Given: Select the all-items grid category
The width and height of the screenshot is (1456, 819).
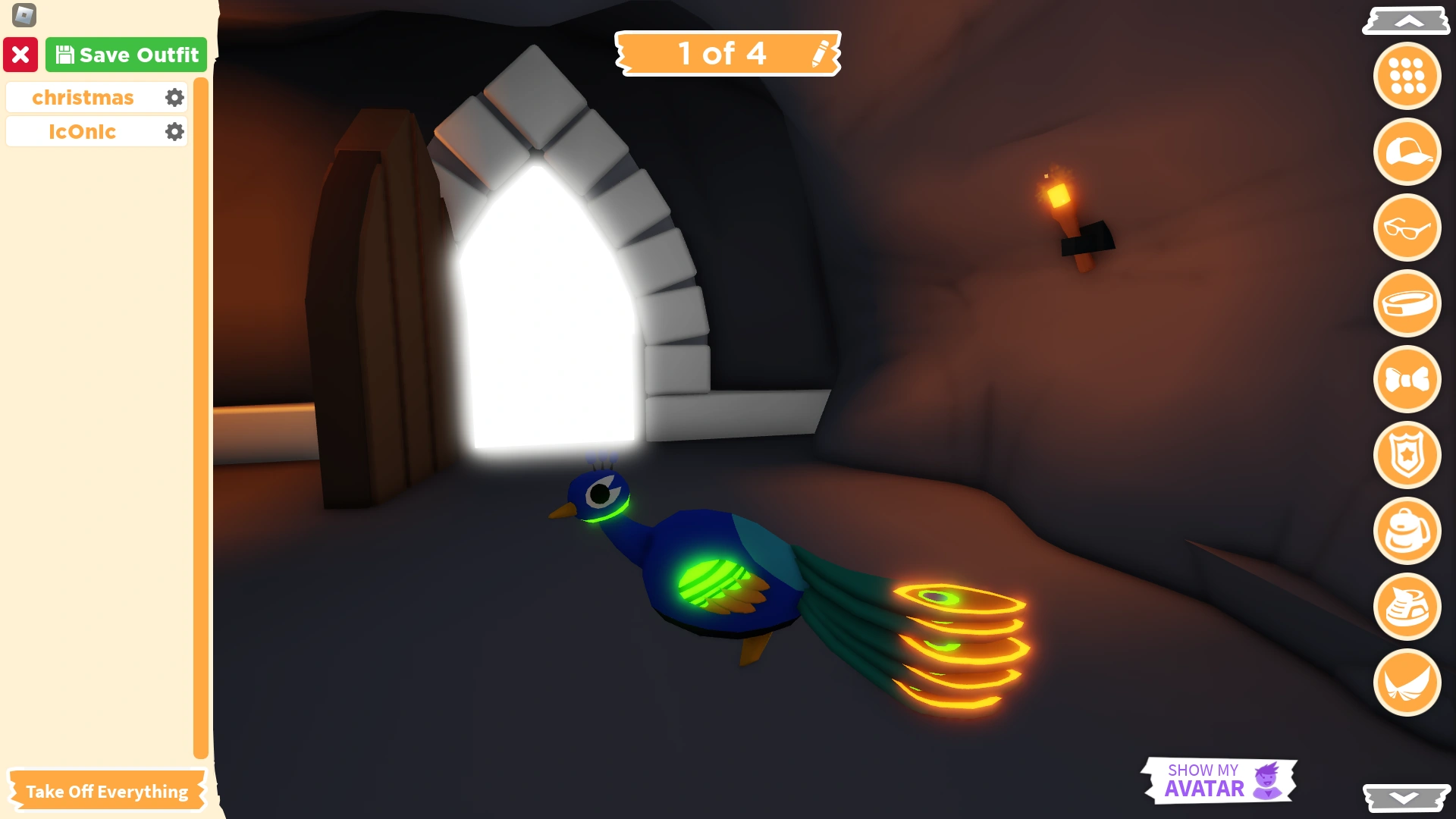Looking at the screenshot, I should pyautogui.click(x=1407, y=76).
